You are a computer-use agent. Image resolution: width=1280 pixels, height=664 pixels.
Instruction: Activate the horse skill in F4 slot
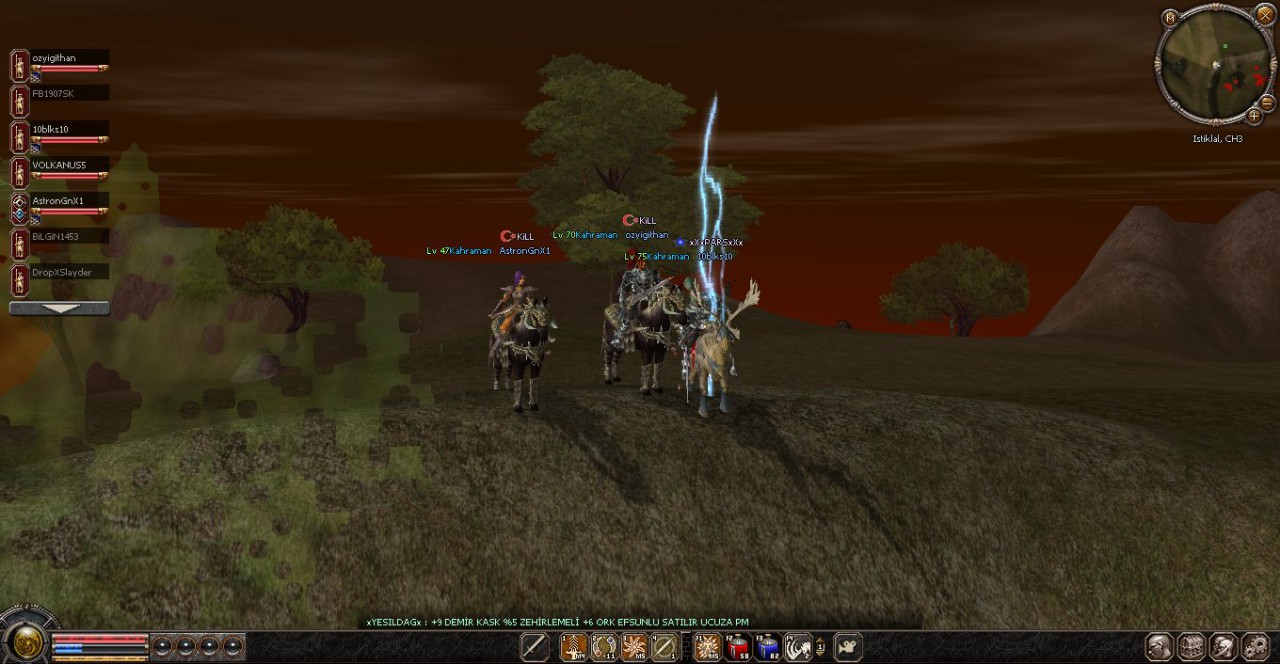797,648
